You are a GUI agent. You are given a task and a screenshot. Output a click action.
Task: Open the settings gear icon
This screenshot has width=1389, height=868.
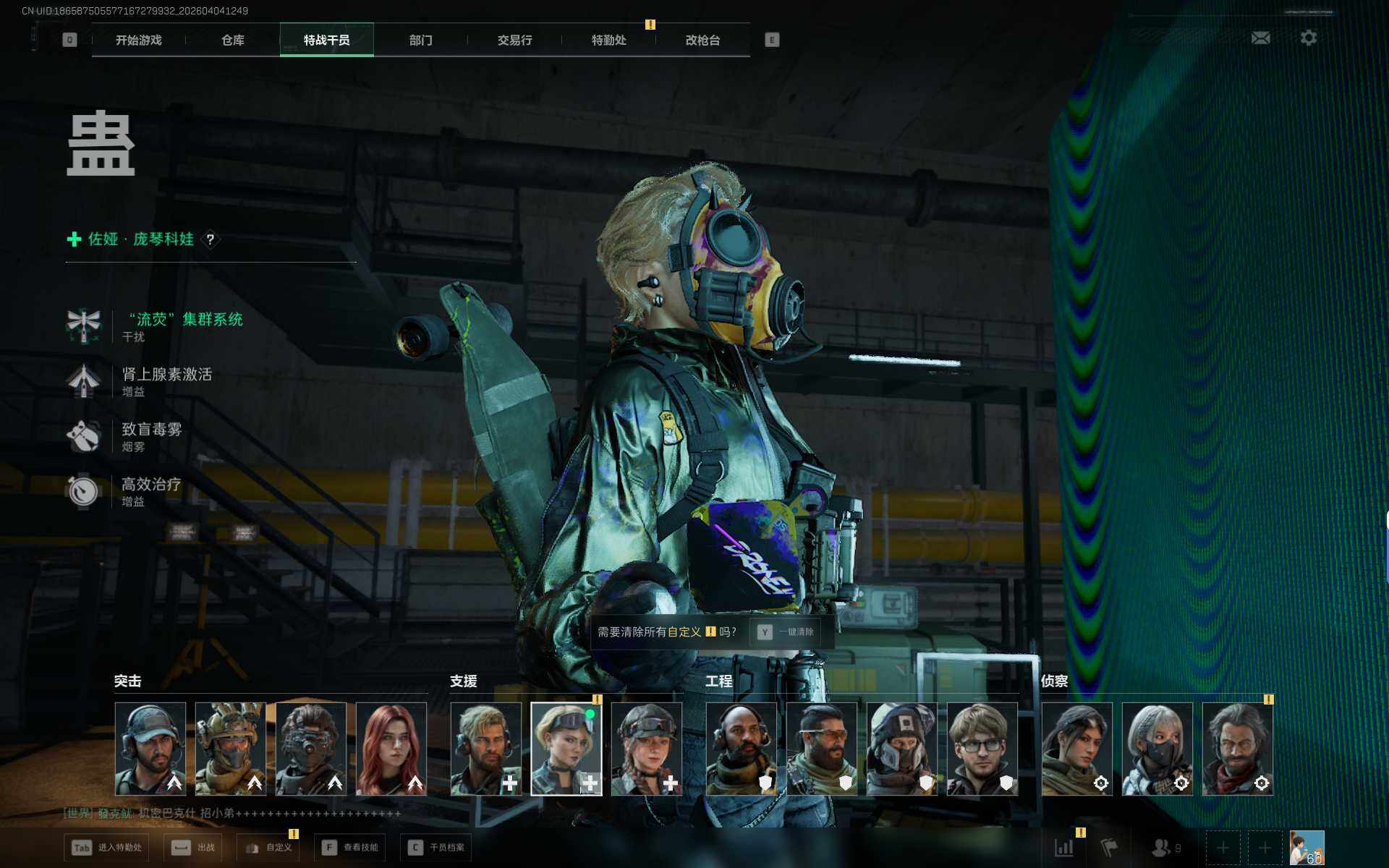tap(1308, 38)
